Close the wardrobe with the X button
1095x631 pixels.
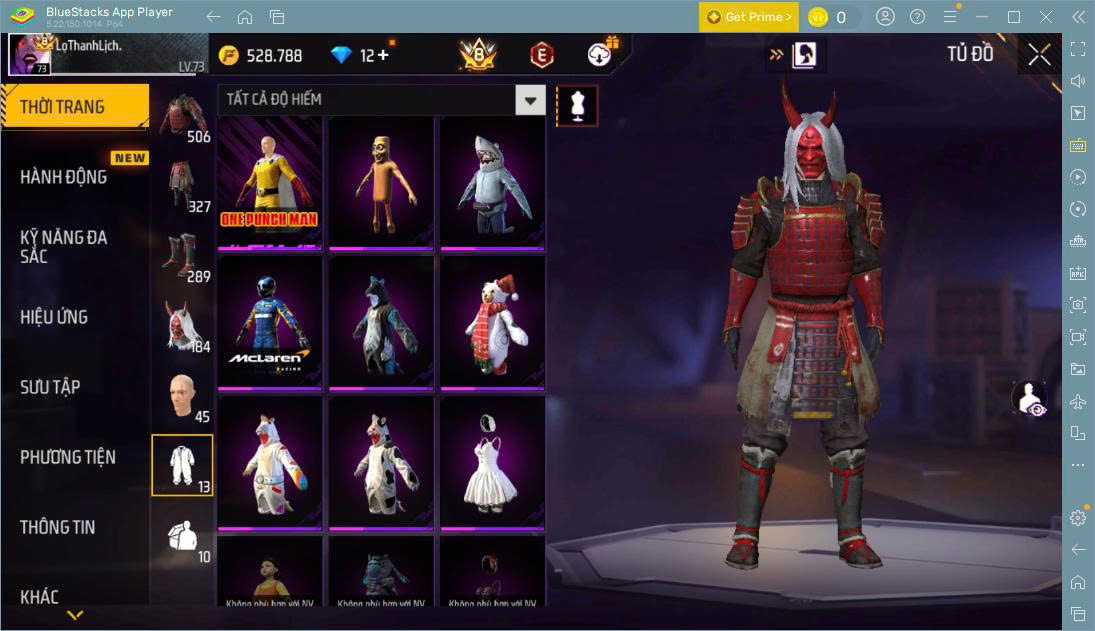(x=1039, y=55)
